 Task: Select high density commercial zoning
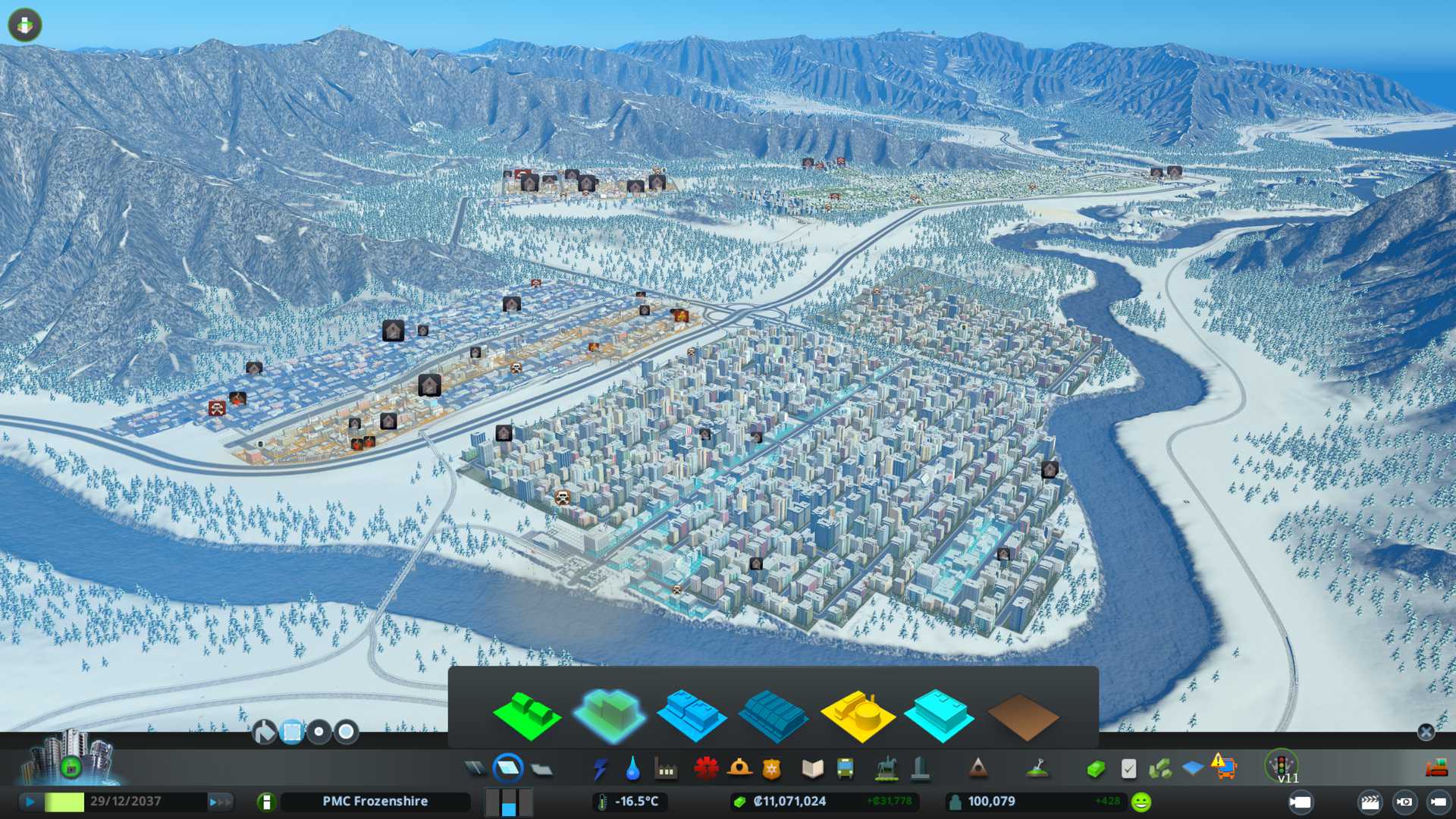(x=773, y=715)
